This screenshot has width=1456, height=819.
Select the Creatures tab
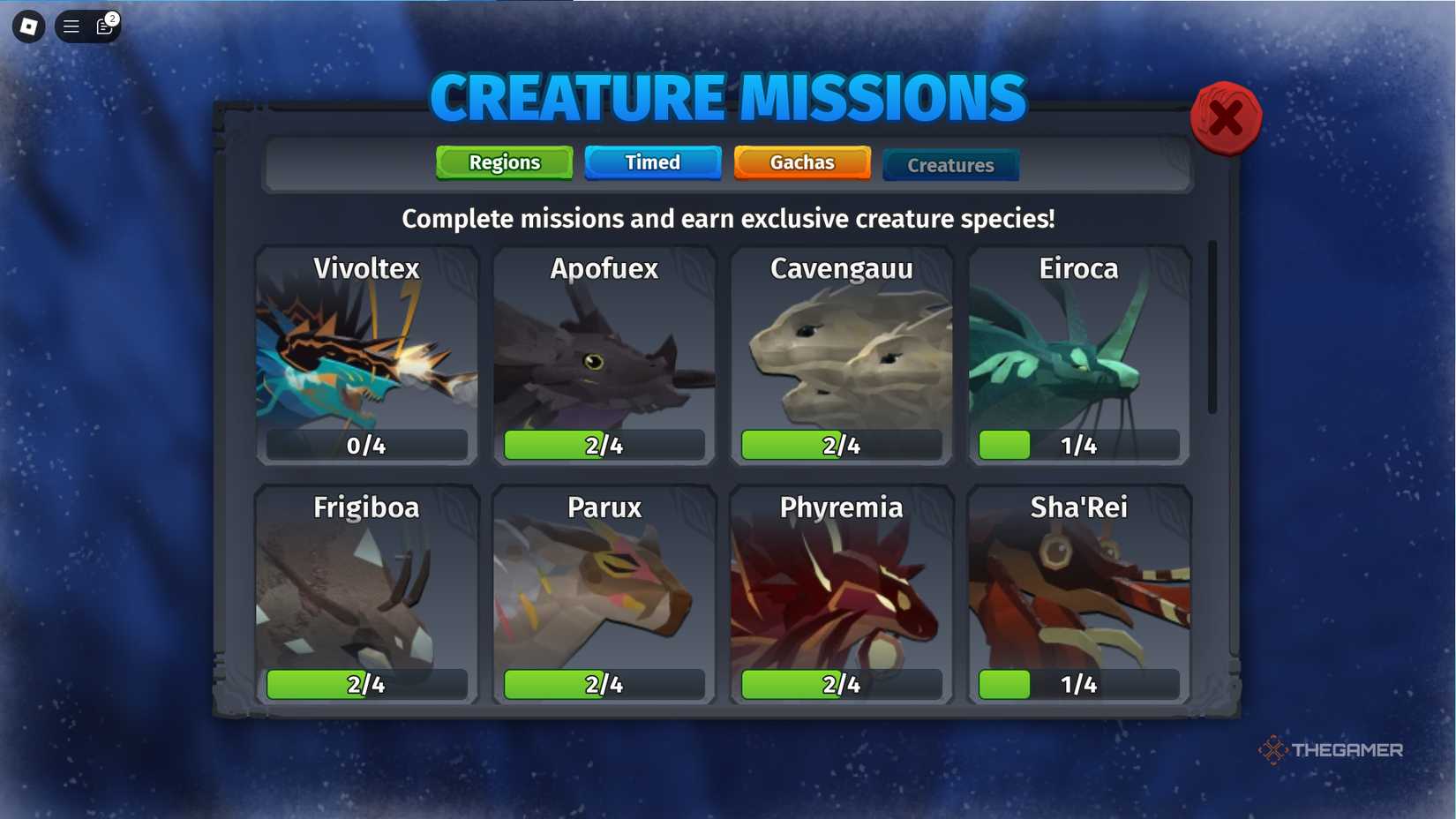tap(950, 164)
